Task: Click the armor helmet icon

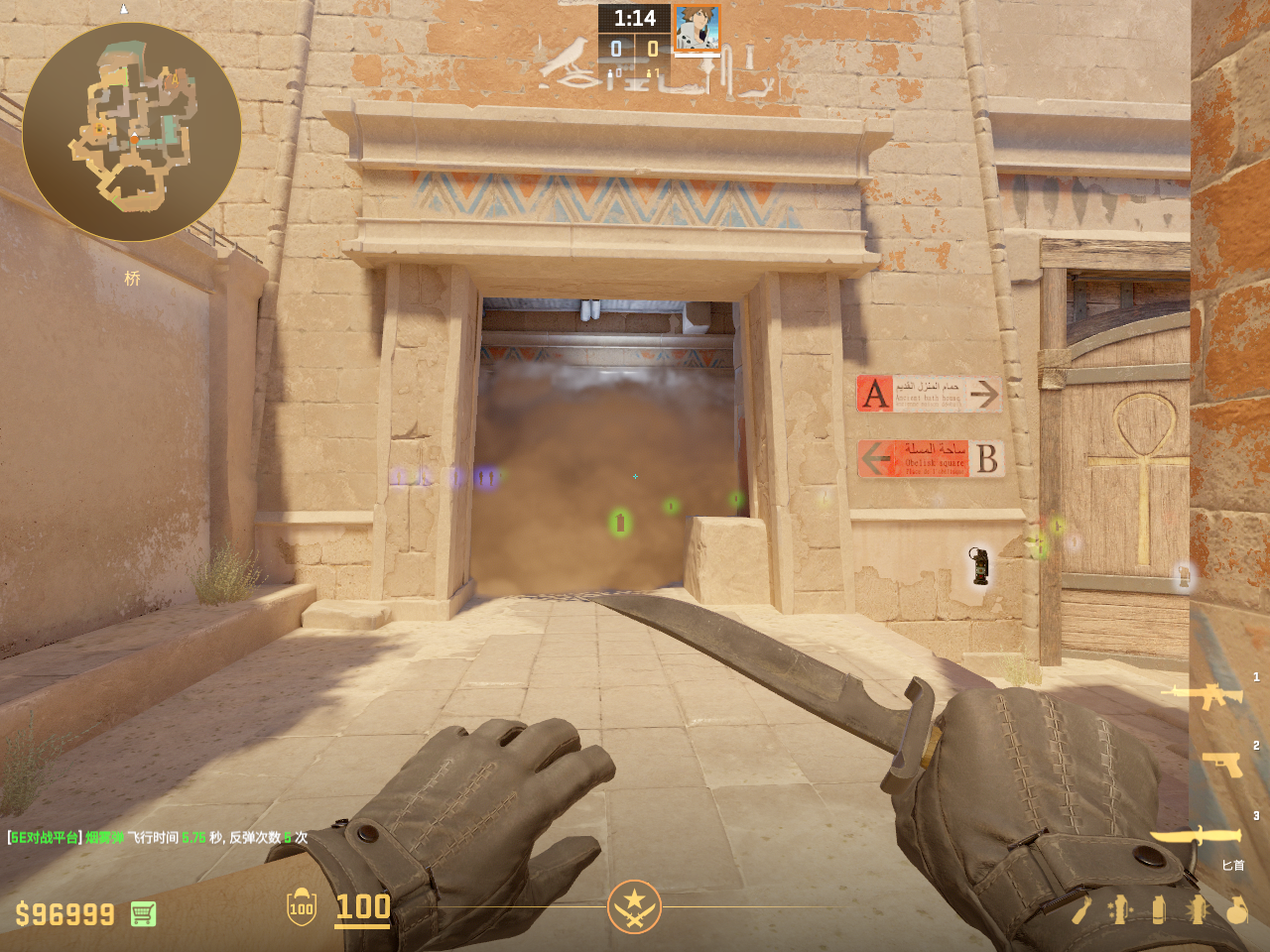Action: [x=302, y=907]
